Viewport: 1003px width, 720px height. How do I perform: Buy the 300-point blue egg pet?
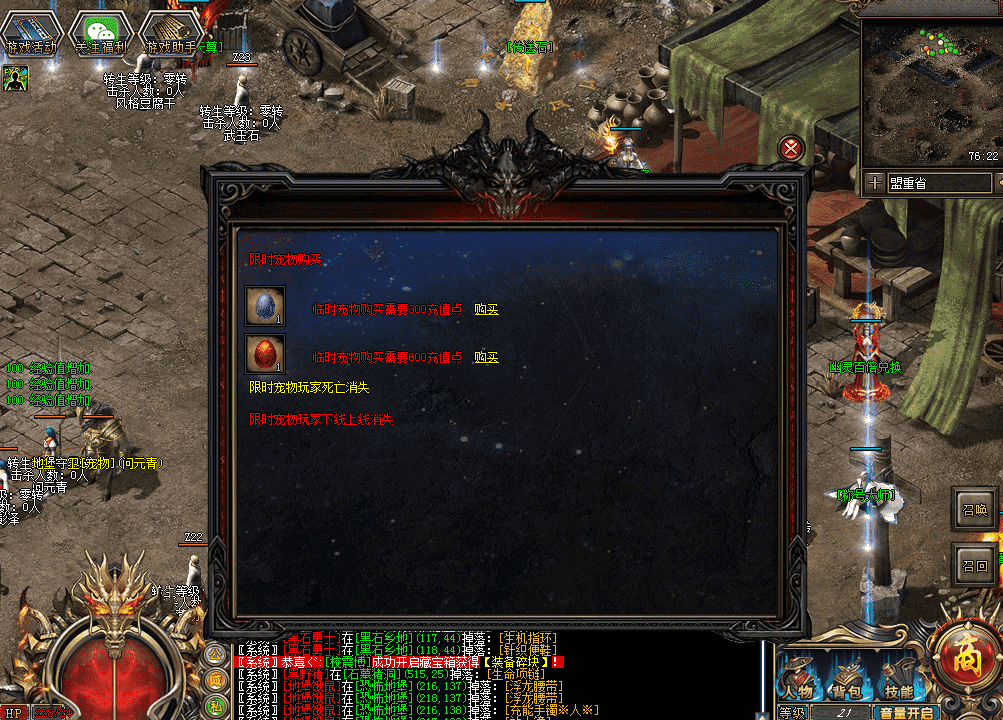[x=486, y=310]
